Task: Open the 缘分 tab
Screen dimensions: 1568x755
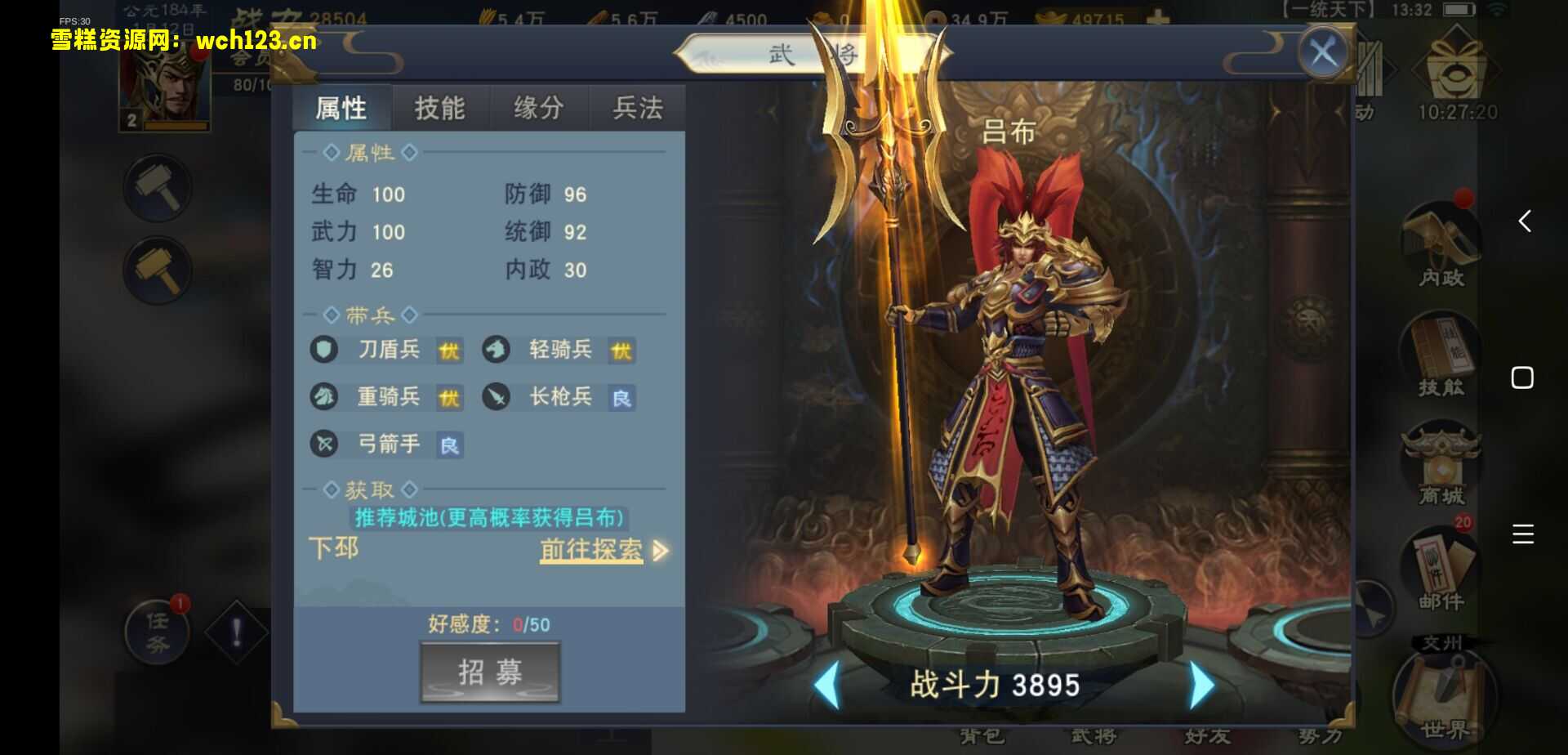Action: pos(537,107)
